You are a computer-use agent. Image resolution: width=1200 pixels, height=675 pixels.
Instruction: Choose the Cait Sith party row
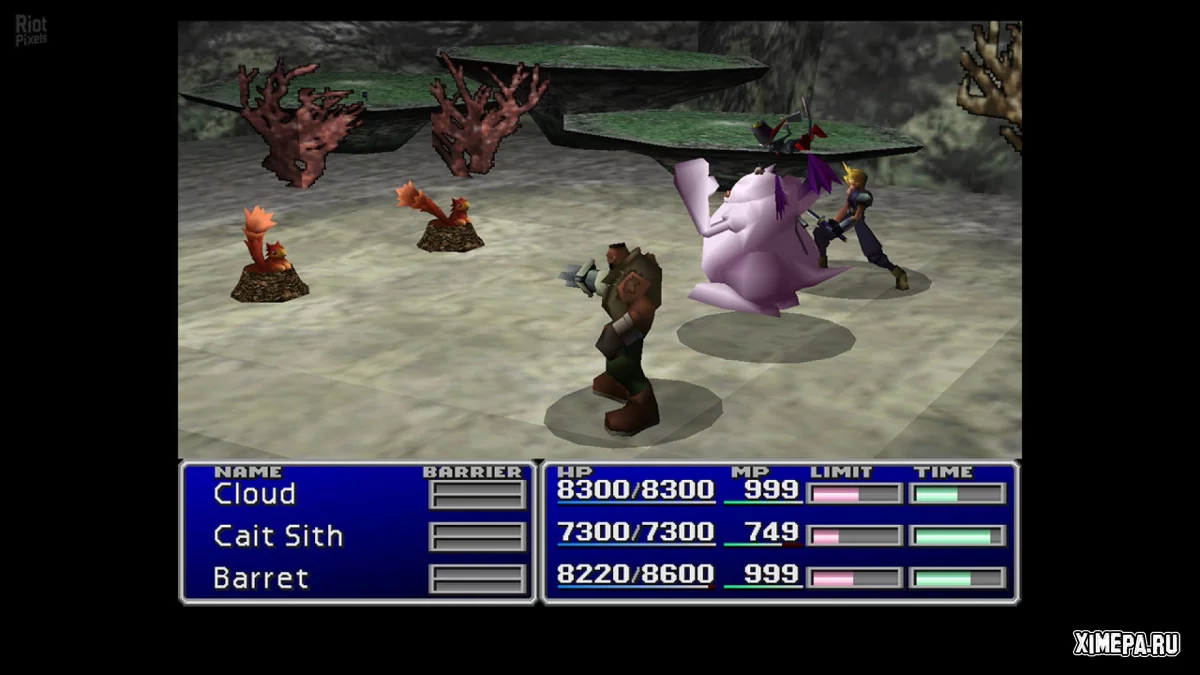(278, 536)
